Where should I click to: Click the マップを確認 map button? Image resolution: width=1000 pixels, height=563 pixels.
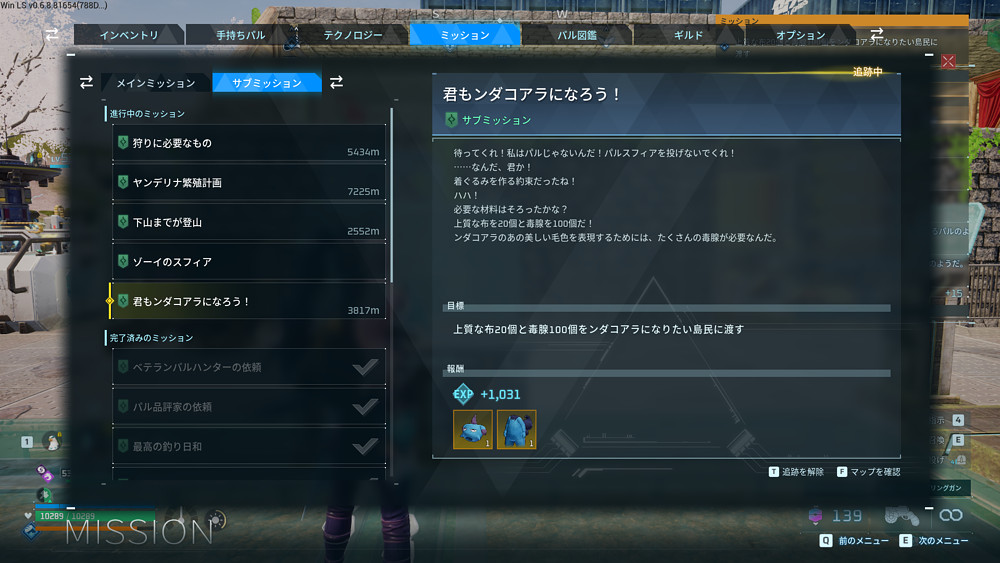[868, 472]
